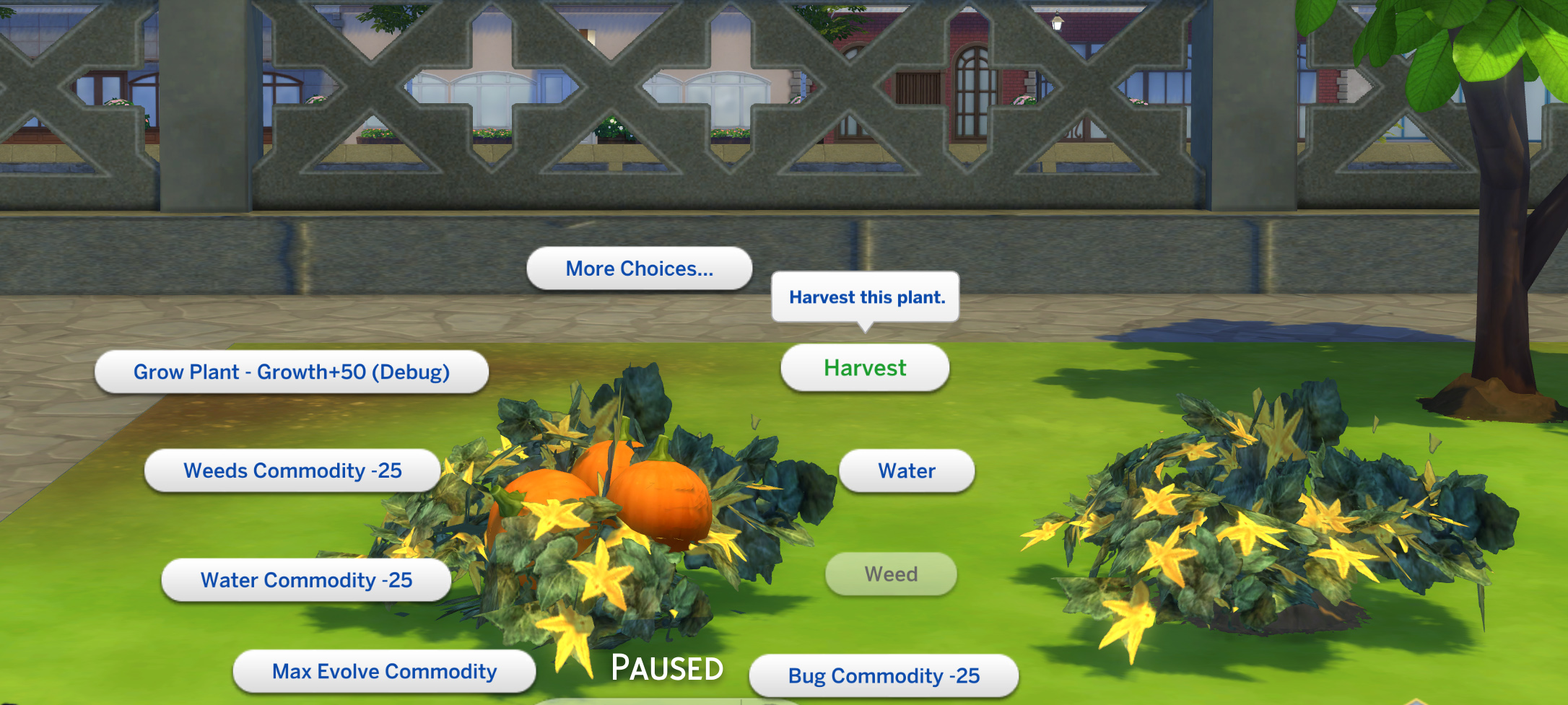Image resolution: width=1568 pixels, height=705 pixels.
Task: Apply Weeds Commodity -25 debug action
Action: [x=292, y=470]
